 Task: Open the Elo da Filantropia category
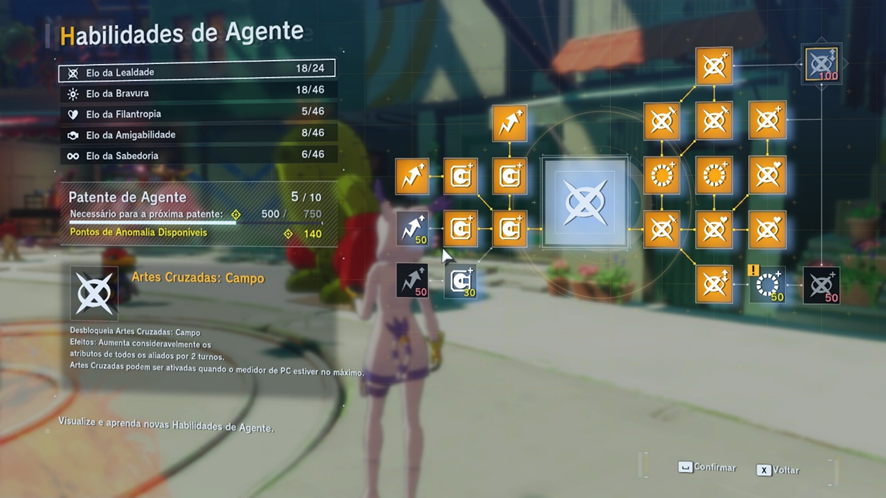pyautogui.click(x=197, y=114)
